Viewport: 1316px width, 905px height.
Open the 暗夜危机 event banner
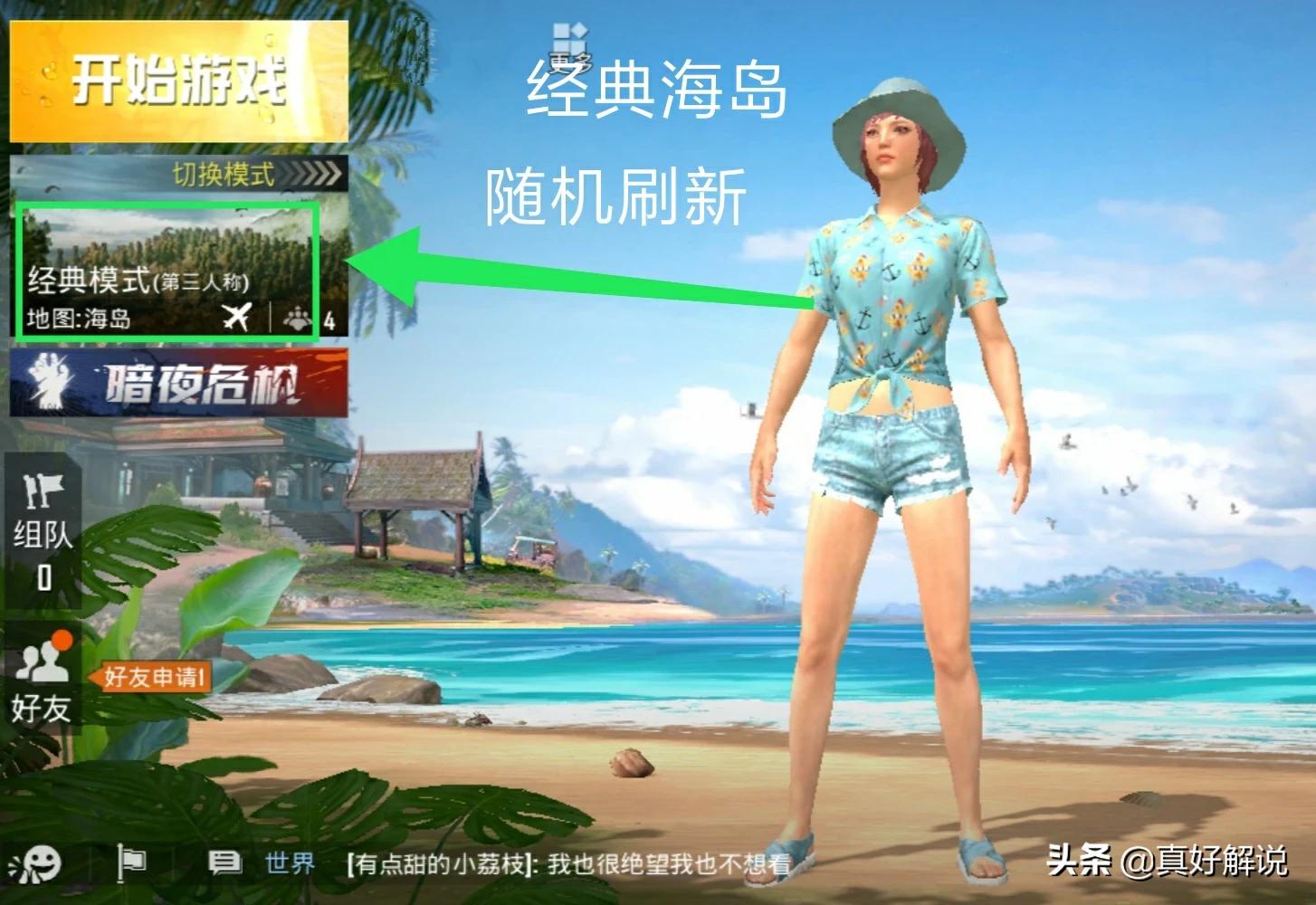[178, 384]
